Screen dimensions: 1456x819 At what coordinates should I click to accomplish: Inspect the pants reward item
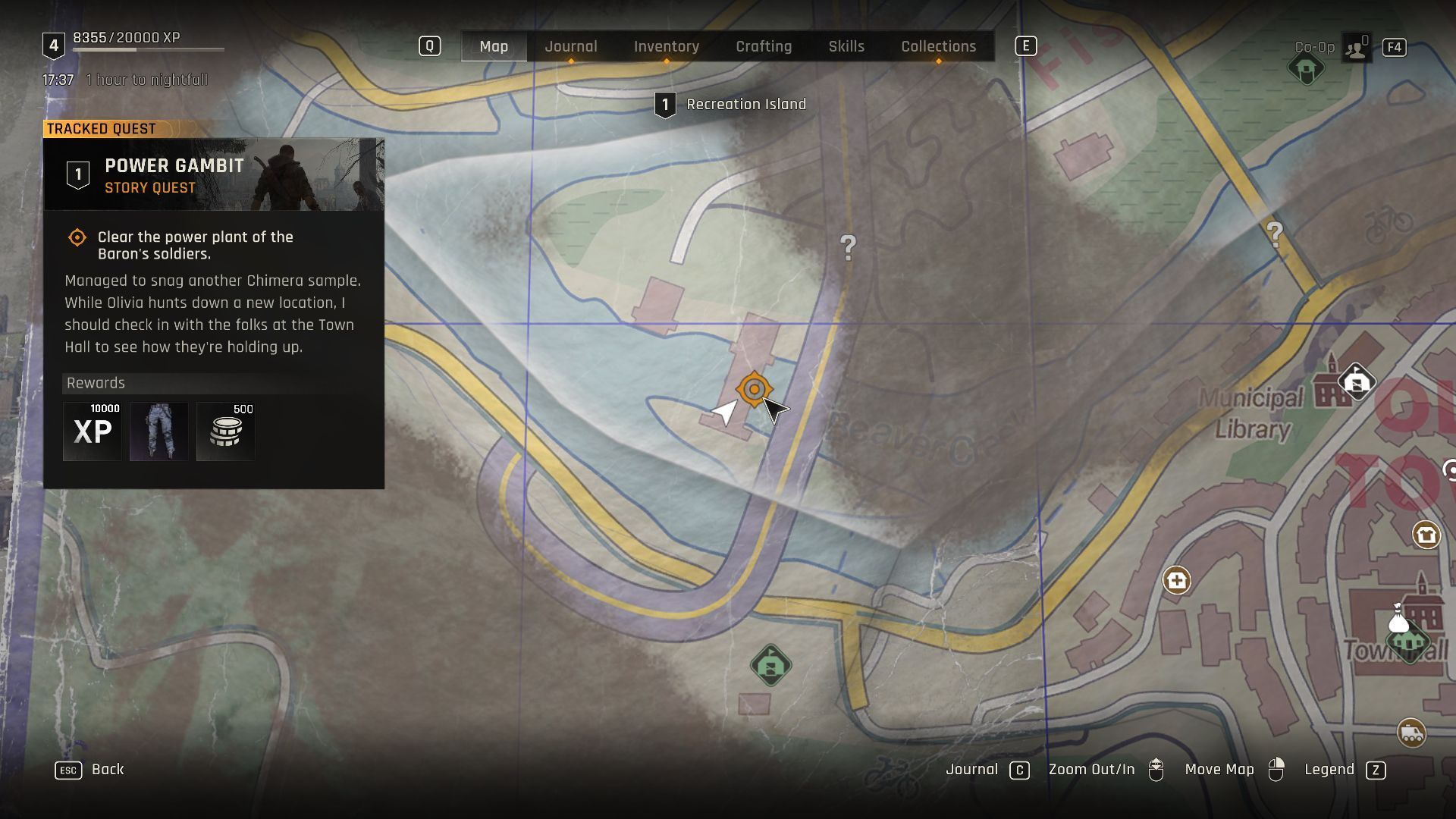click(158, 431)
